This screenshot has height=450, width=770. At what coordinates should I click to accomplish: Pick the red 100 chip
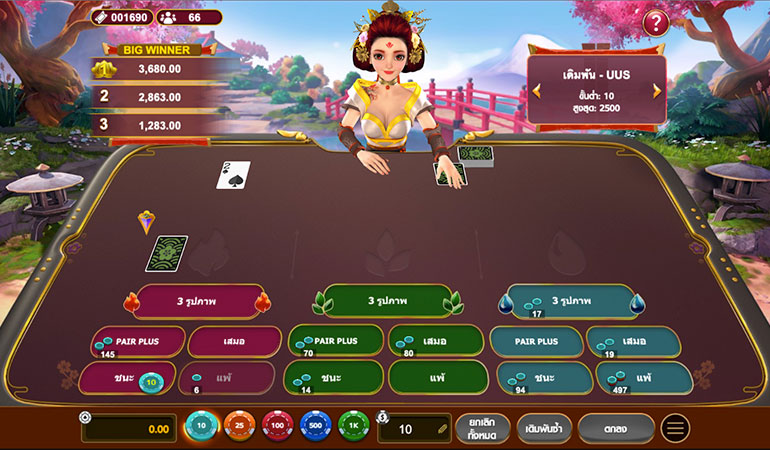coord(277,428)
